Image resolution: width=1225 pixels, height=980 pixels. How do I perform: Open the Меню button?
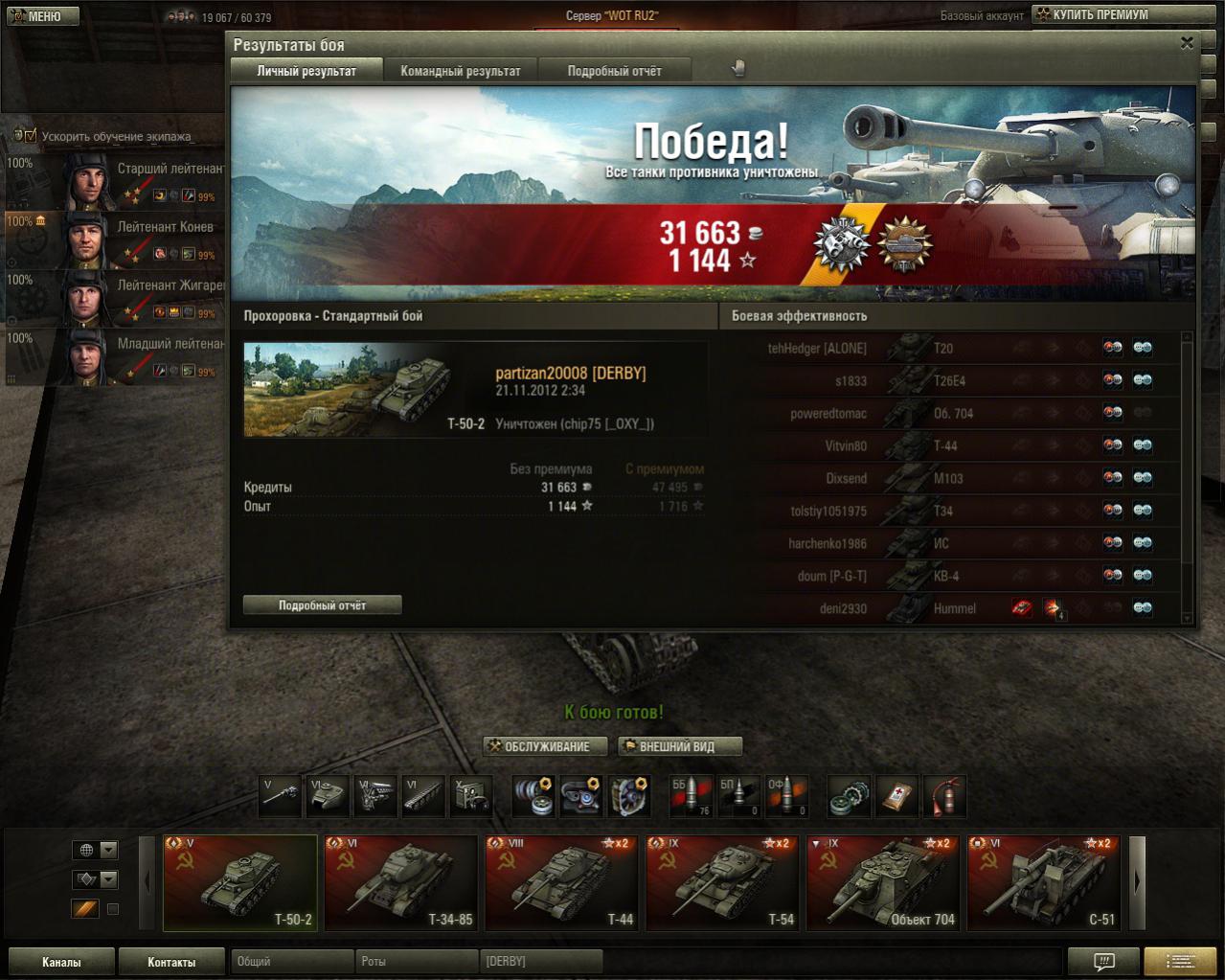click(39, 16)
